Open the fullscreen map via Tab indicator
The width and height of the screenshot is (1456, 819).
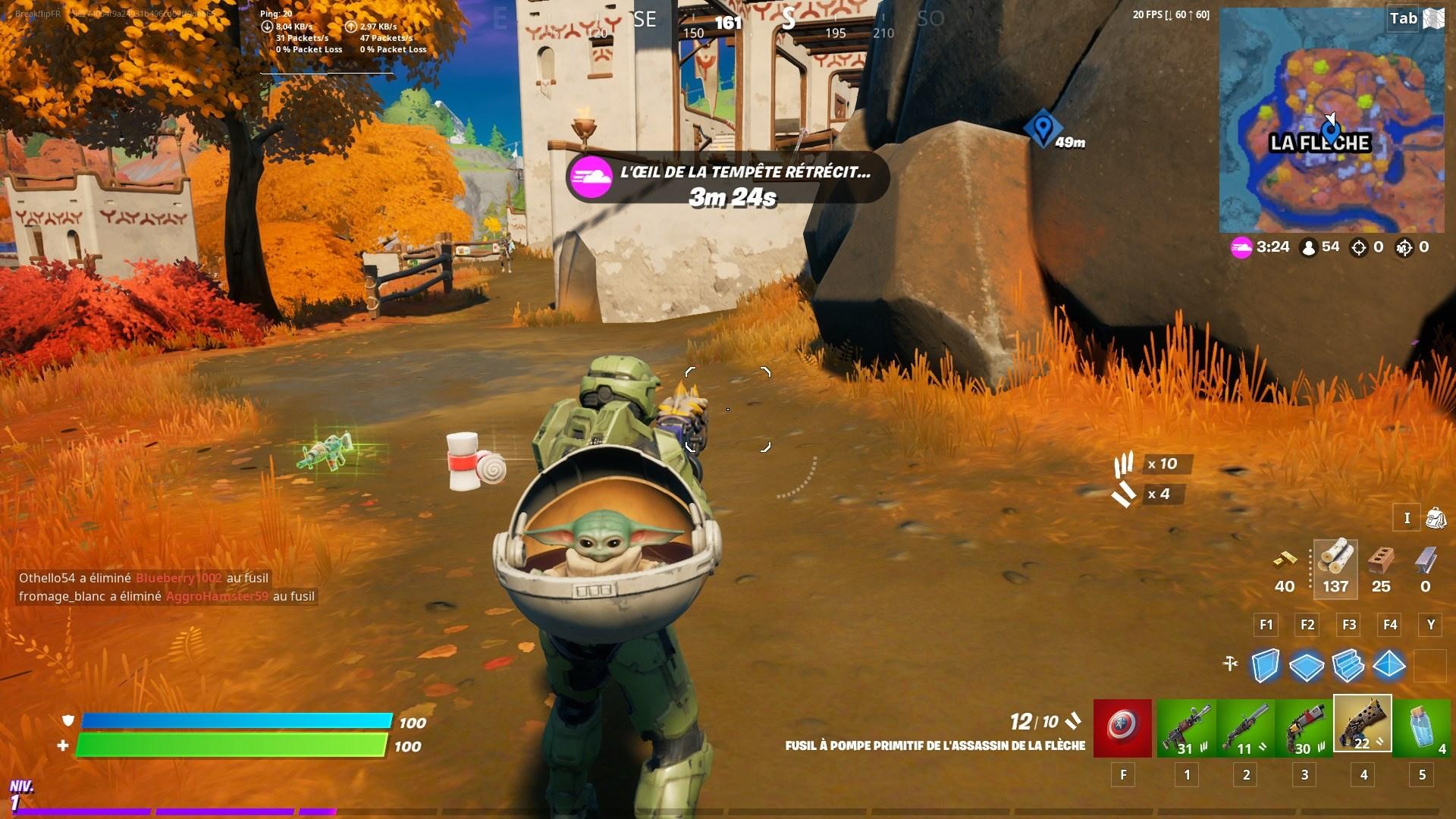click(x=1404, y=17)
